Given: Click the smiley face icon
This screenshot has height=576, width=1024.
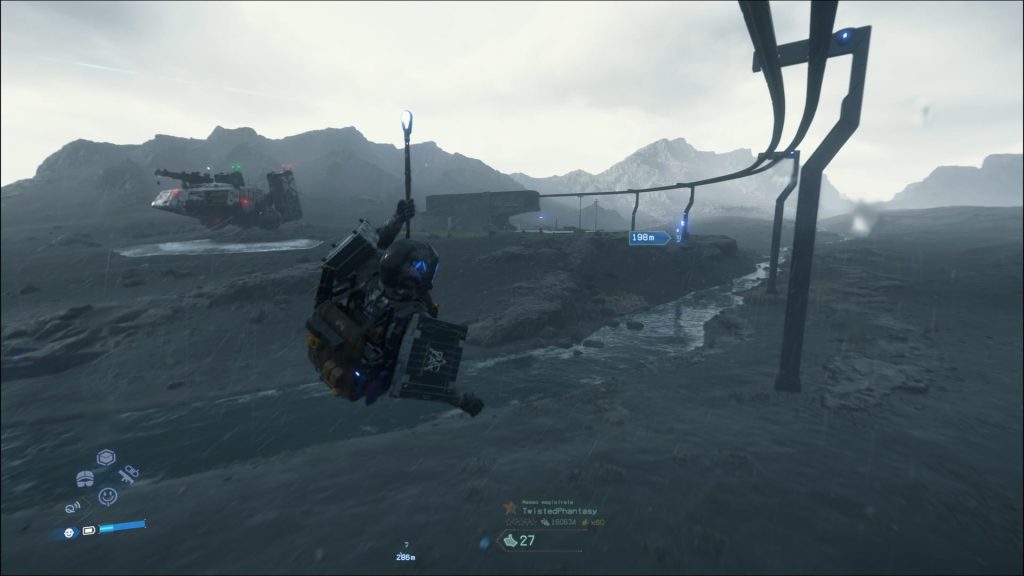Looking at the screenshot, I should (x=107, y=494).
